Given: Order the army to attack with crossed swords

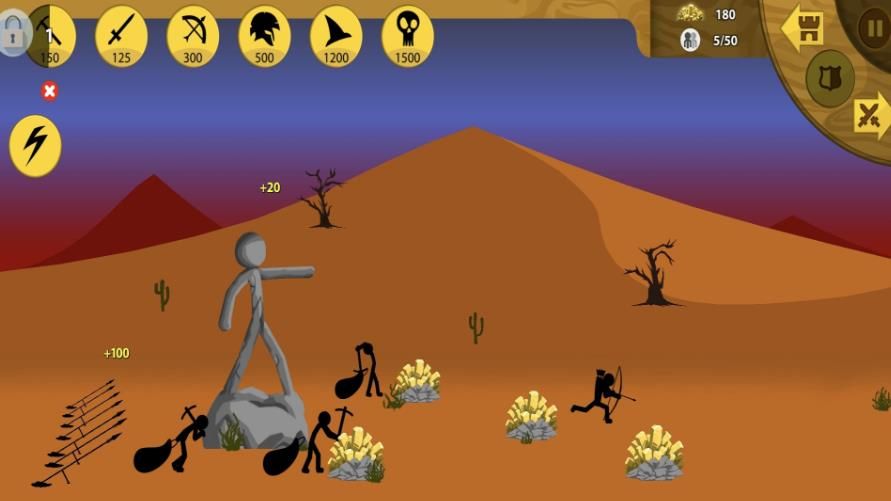Looking at the screenshot, I should (x=870, y=115).
